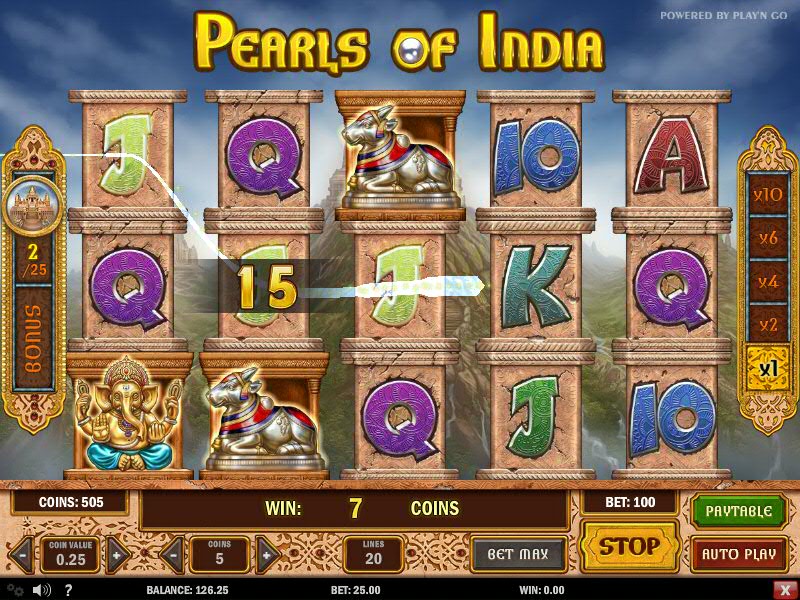Show help via the question mark
The height and width of the screenshot is (600, 800).
(70, 590)
